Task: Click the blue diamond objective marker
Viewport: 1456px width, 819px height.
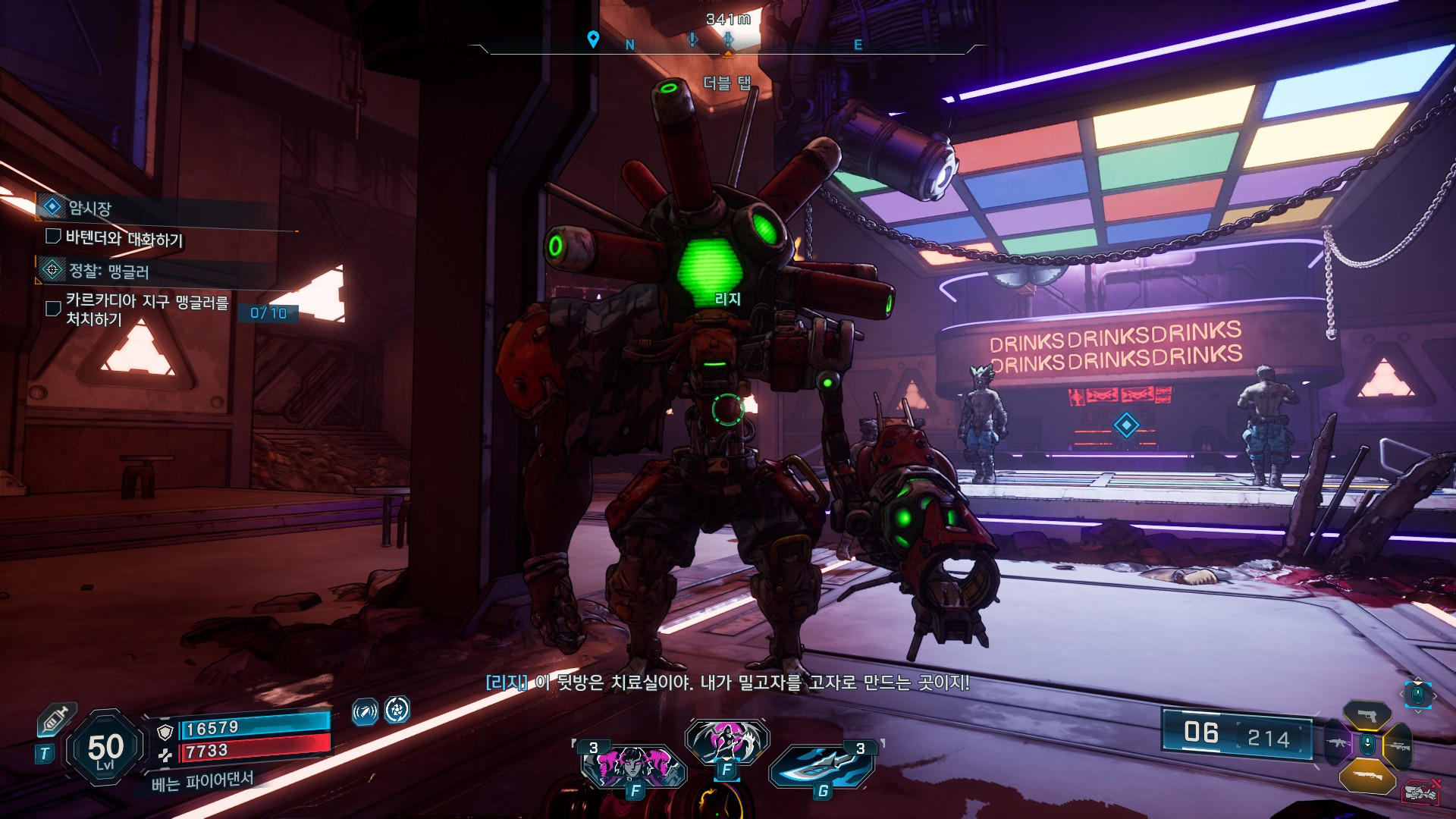Action: tap(1126, 425)
